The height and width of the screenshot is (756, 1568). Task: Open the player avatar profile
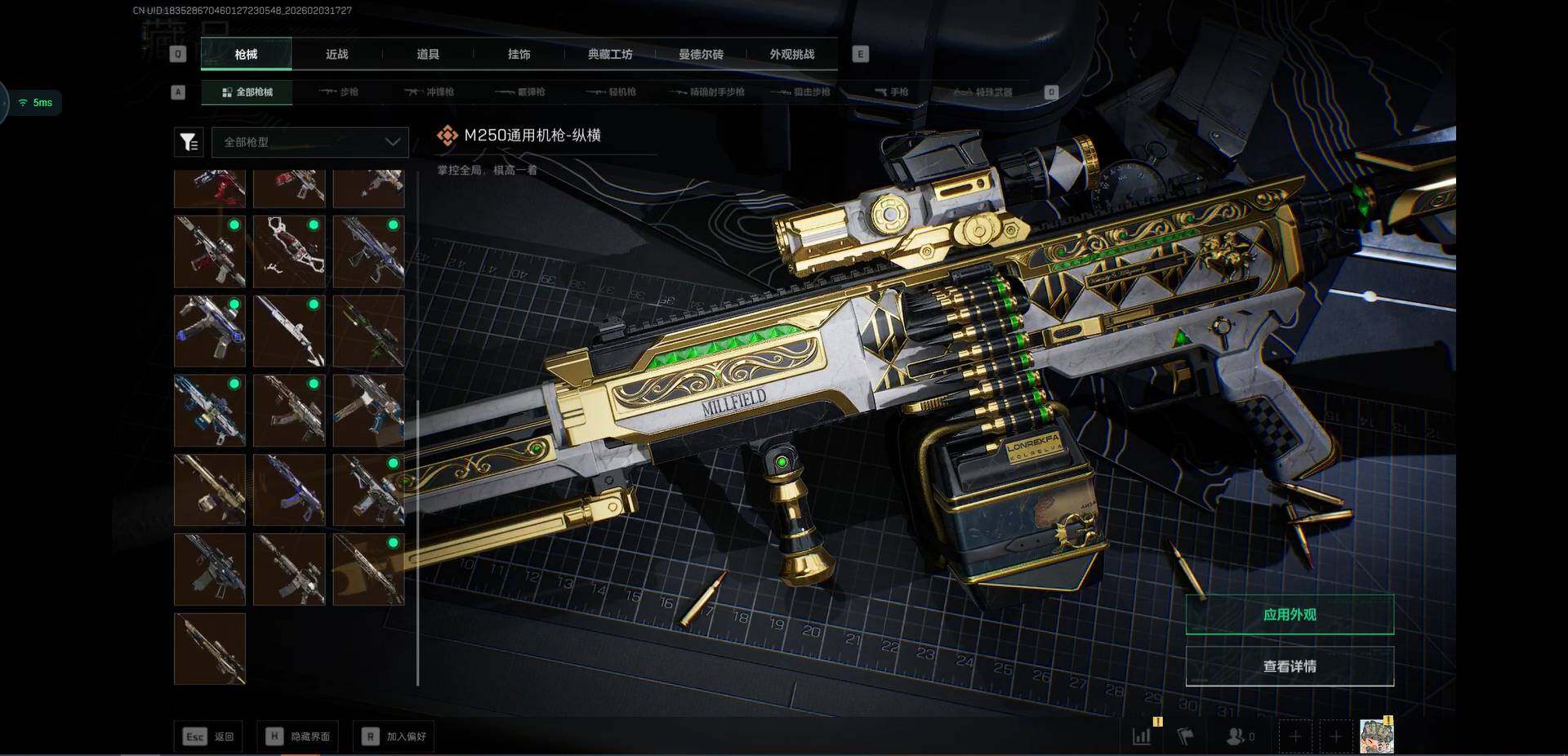tap(1376, 736)
